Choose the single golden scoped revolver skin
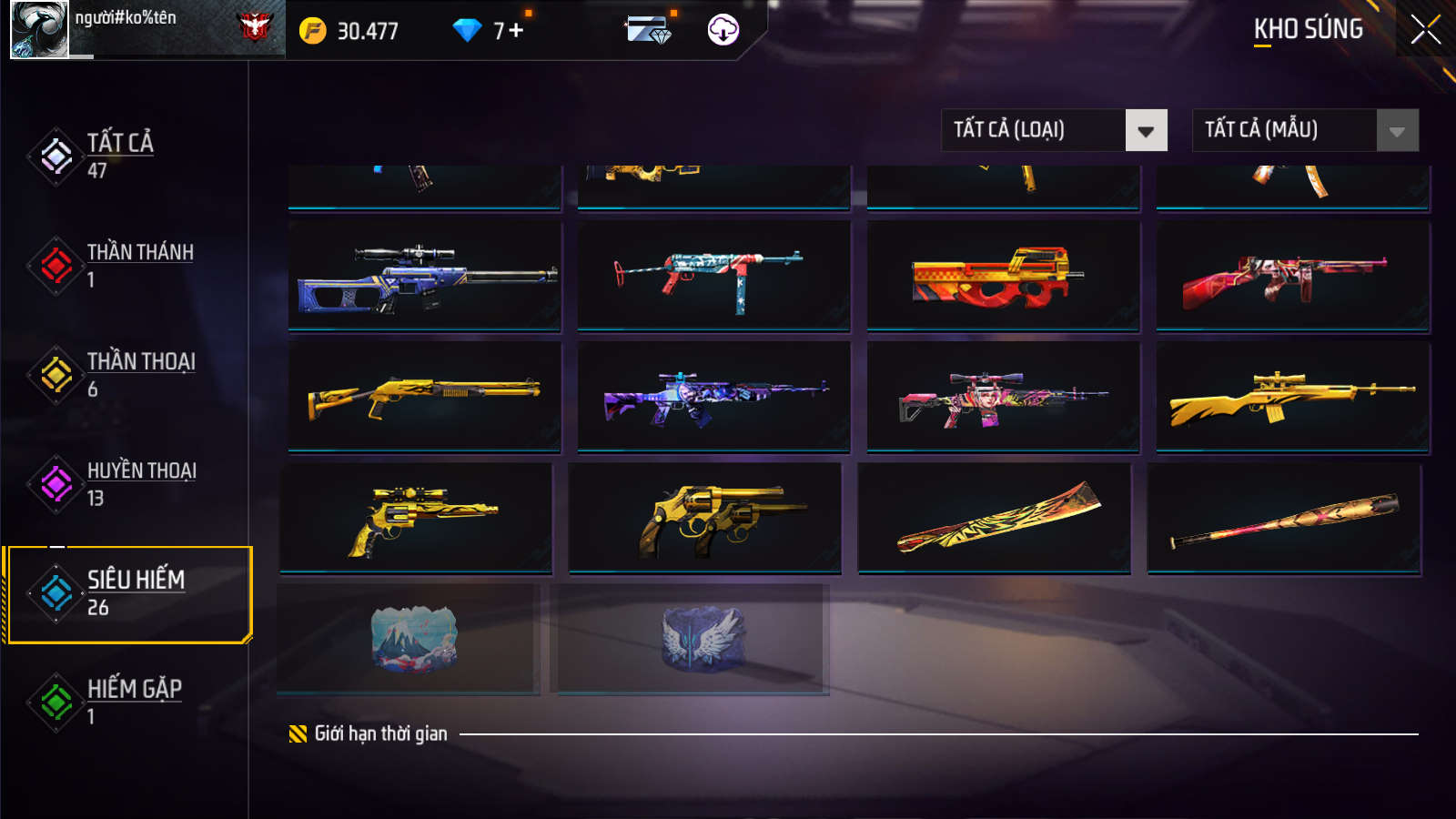1456x819 pixels. [416, 518]
